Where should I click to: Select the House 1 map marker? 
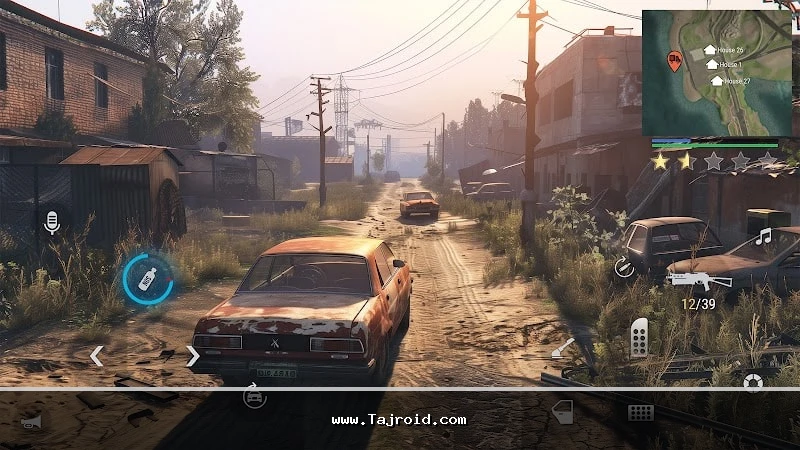pos(713,64)
